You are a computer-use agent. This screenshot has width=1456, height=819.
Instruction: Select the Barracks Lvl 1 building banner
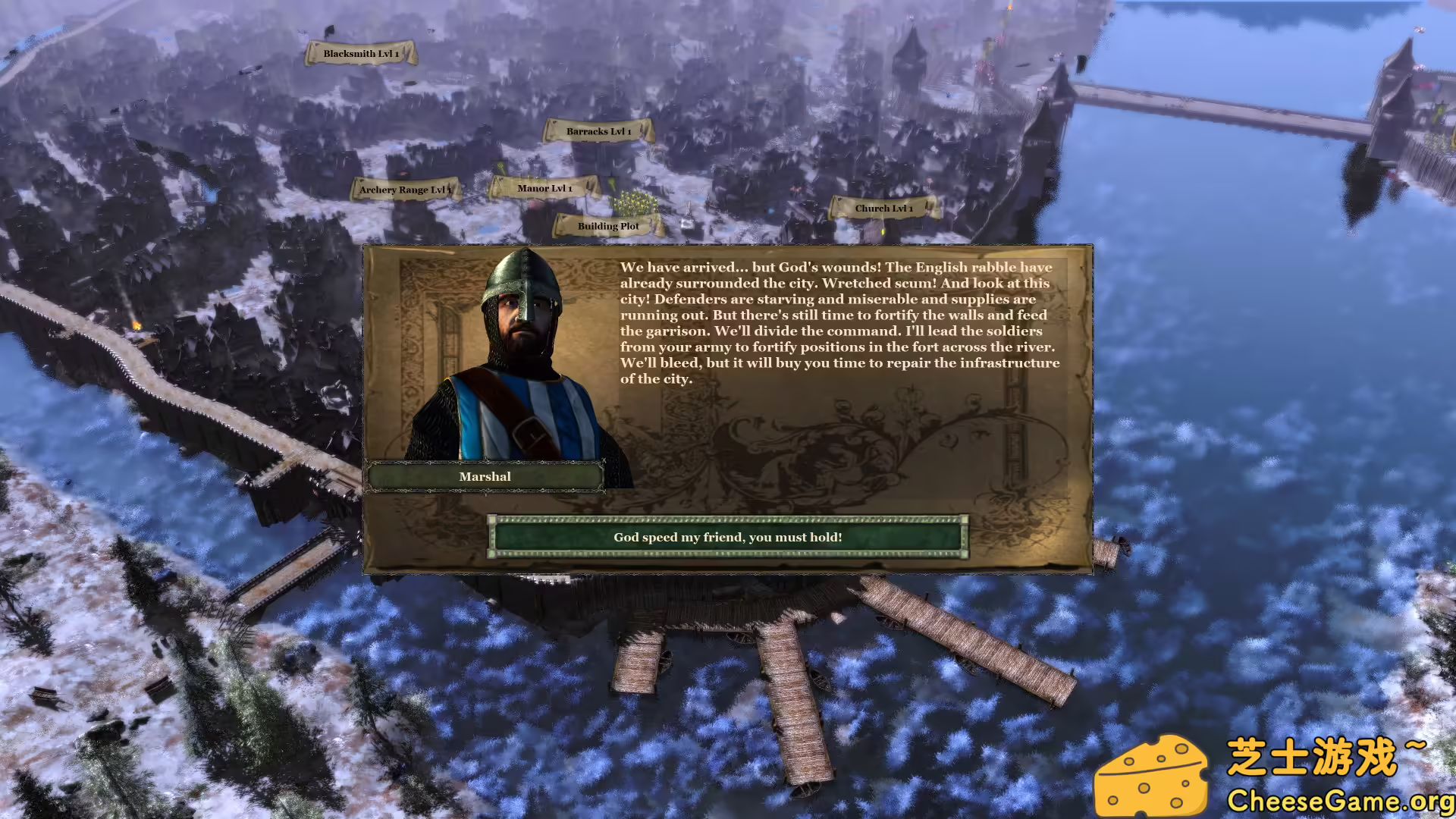[598, 130]
